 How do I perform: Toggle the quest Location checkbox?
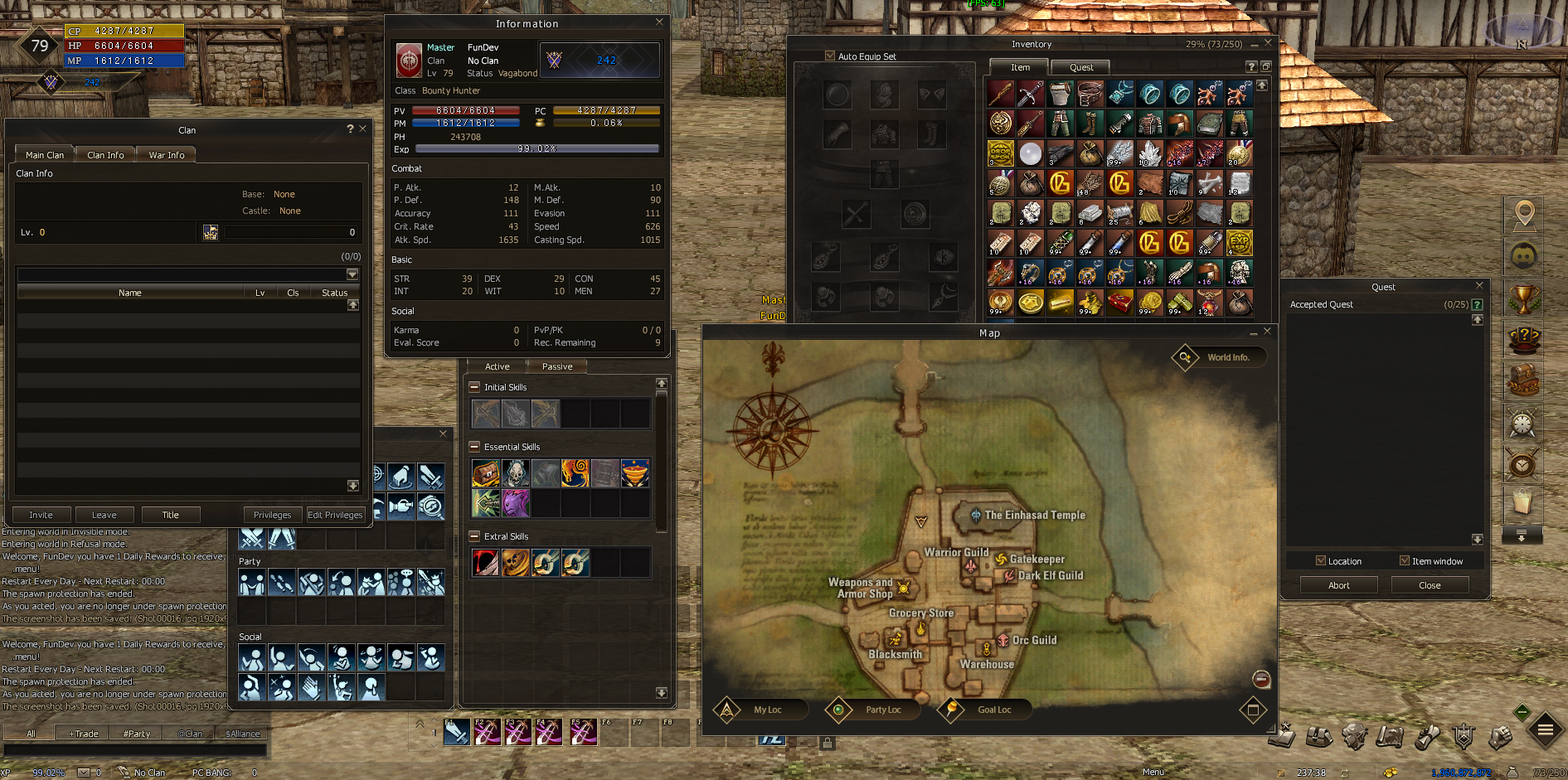1321,561
